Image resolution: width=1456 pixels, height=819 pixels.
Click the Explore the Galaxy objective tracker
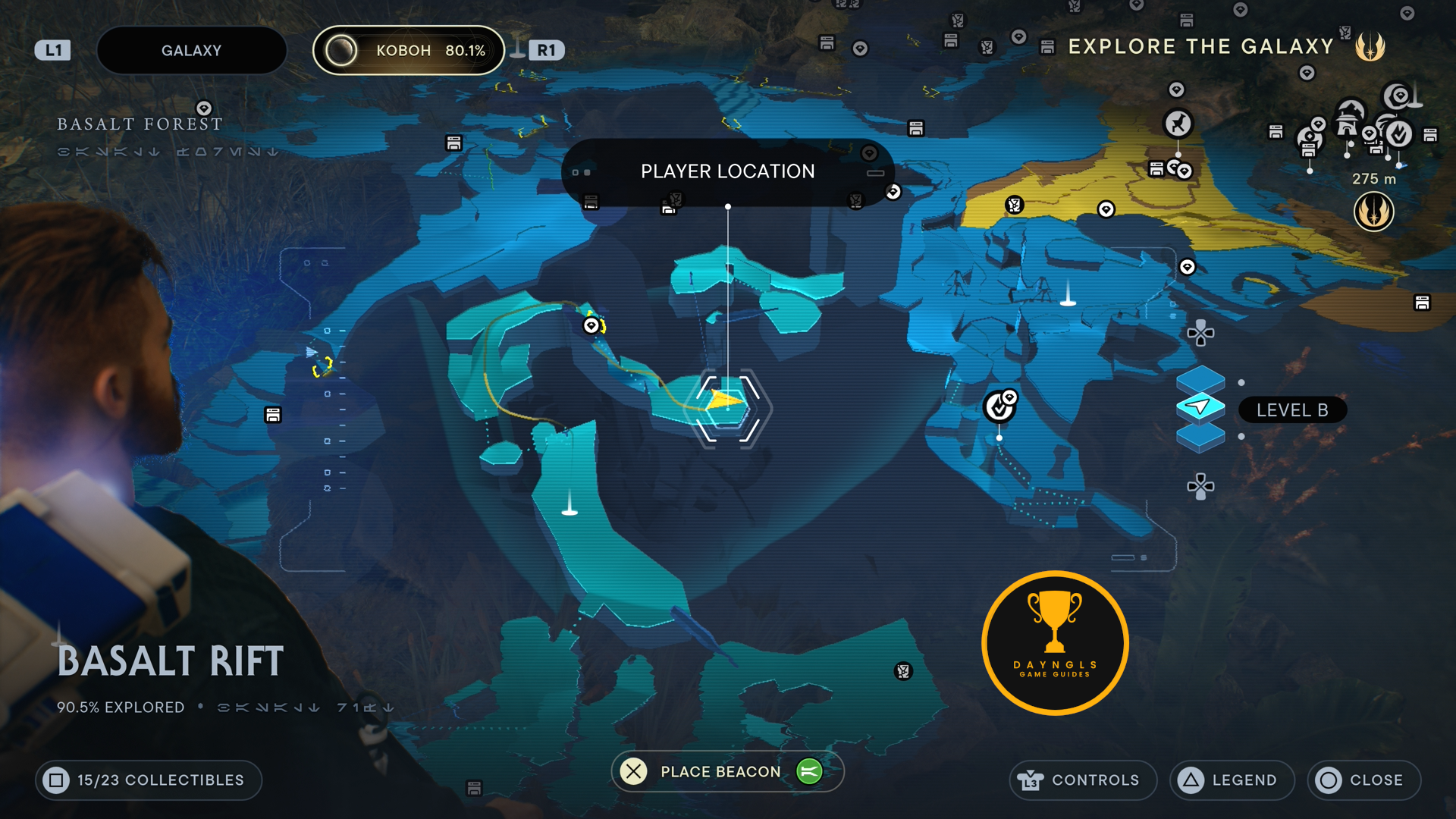[x=1200, y=47]
